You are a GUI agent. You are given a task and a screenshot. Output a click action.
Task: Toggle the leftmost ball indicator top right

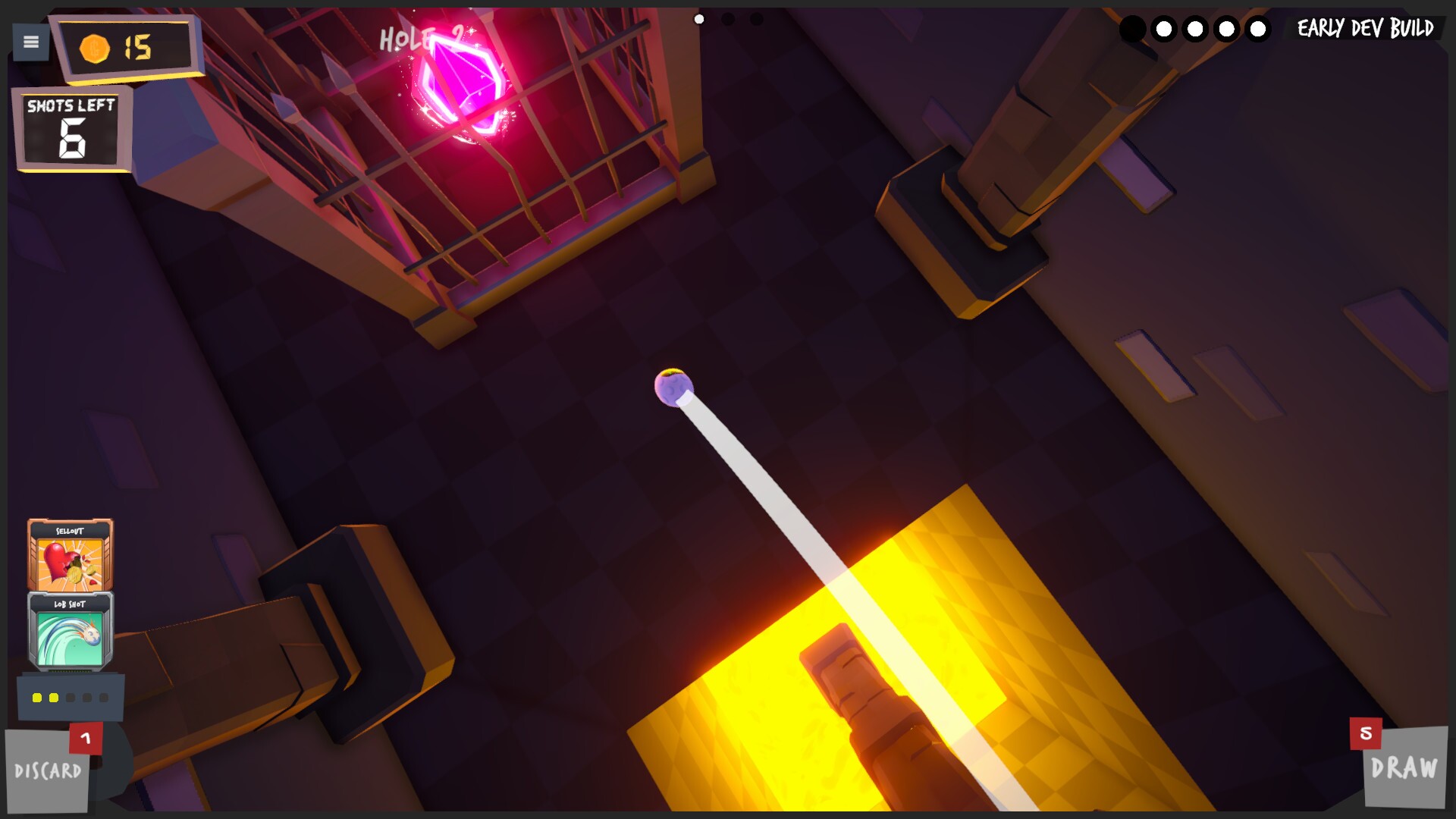click(x=1132, y=28)
